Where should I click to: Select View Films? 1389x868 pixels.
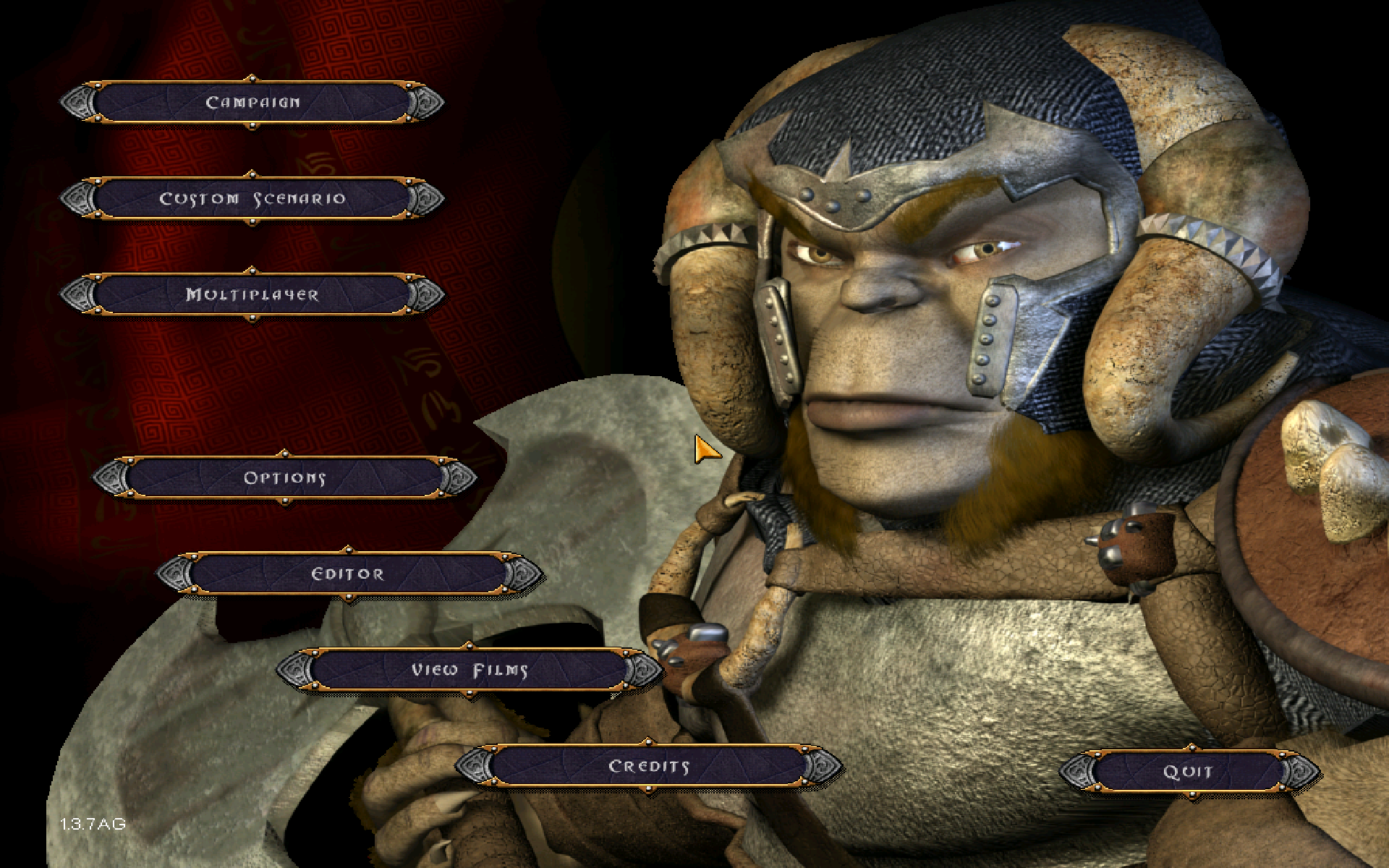[x=469, y=671]
